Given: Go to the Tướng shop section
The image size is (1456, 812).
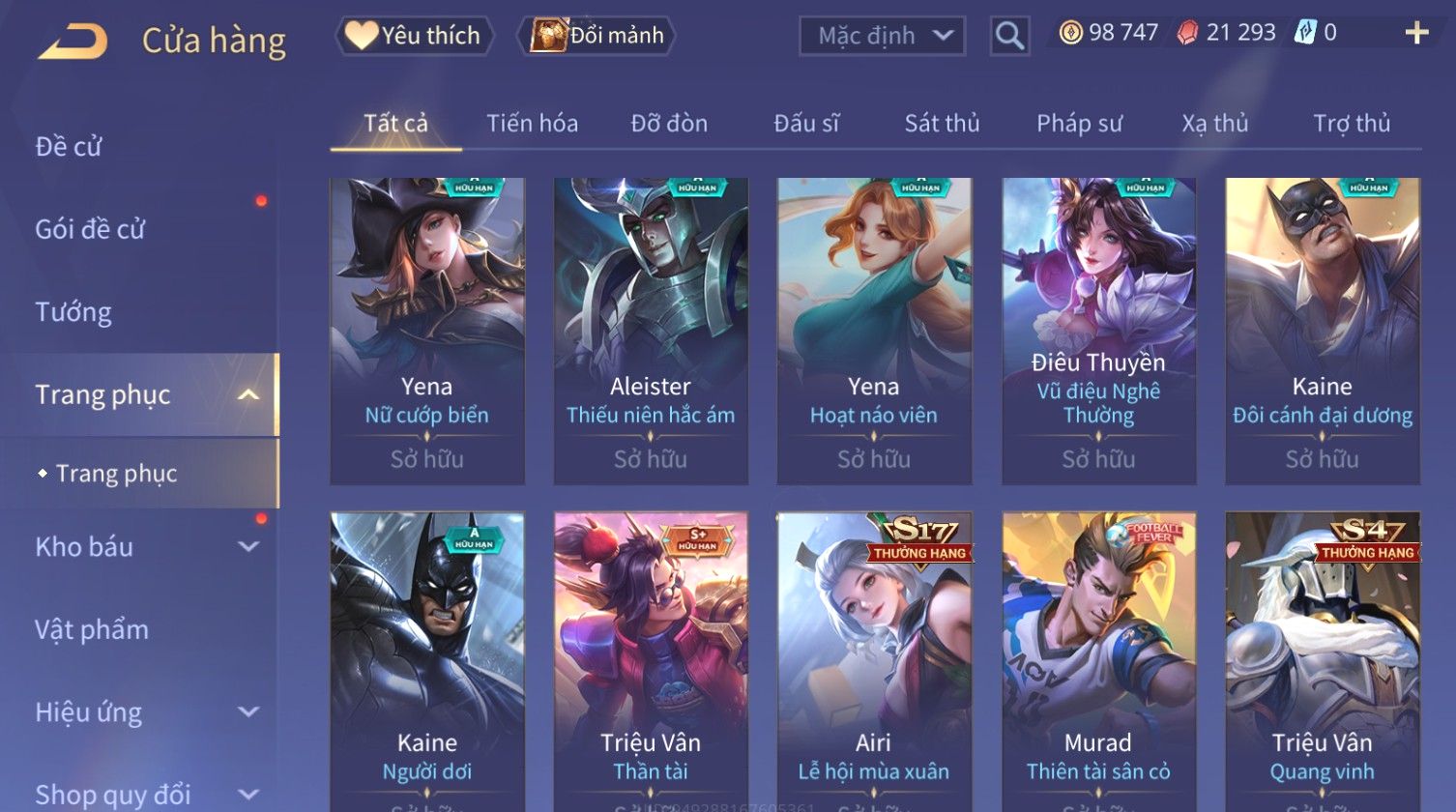Looking at the screenshot, I should coord(73,312).
